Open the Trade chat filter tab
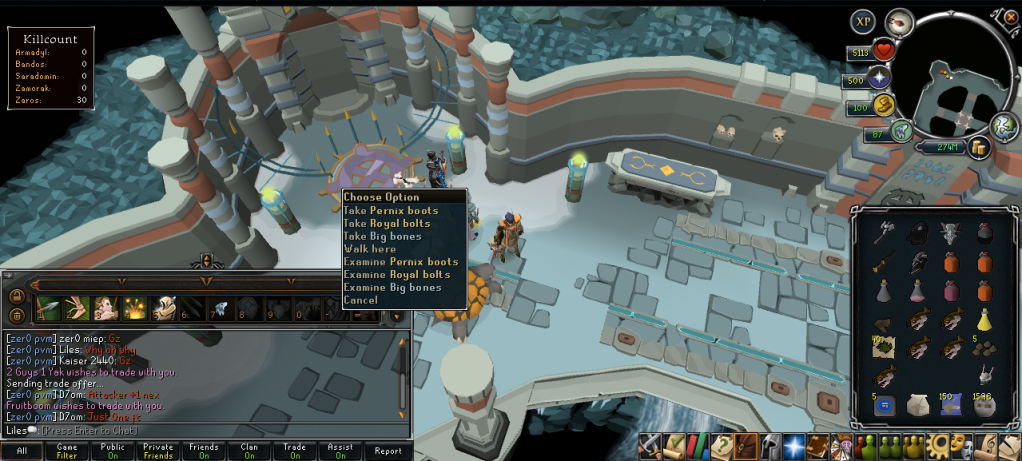This screenshot has width=1022, height=461. pyautogui.click(x=295, y=451)
